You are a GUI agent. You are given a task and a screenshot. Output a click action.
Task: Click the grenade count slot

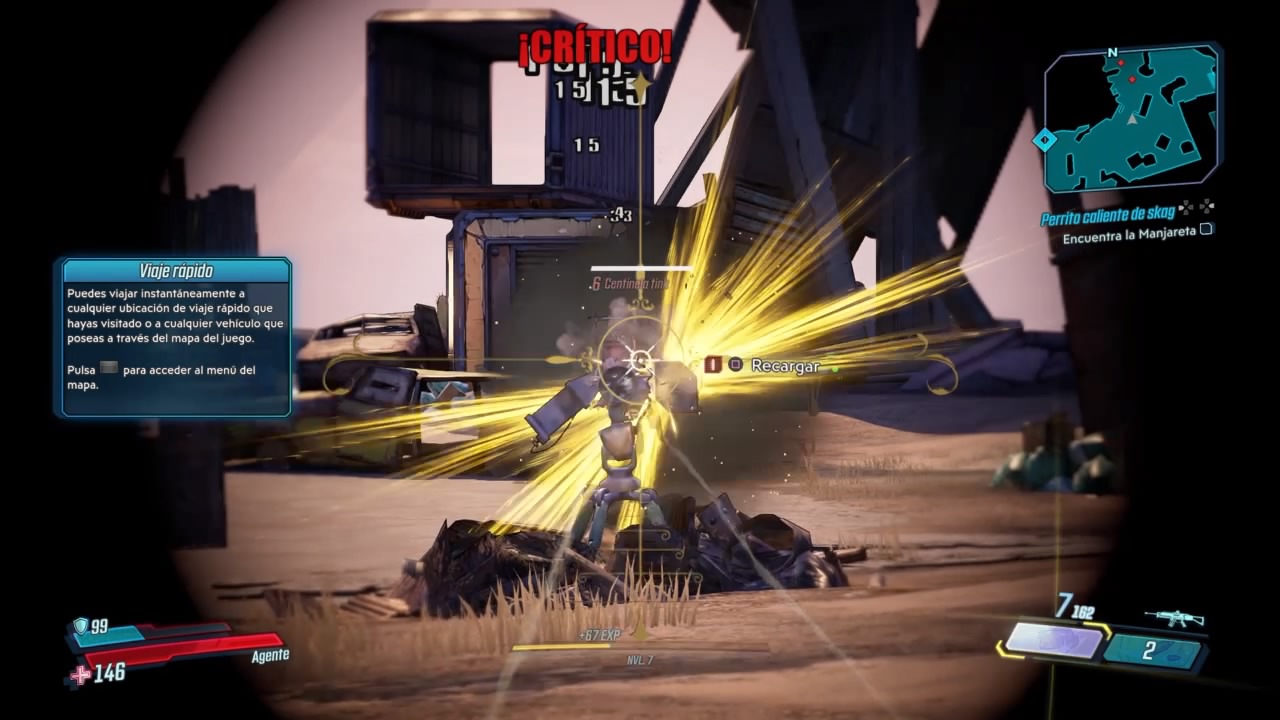tap(1152, 652)
